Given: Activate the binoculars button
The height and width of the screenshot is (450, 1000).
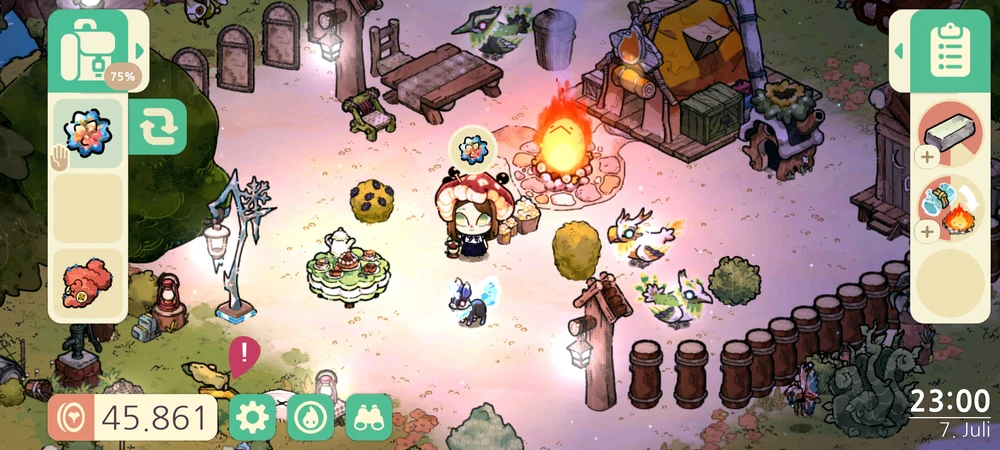Looking at the screenshot, I should [x=369, y=417].
